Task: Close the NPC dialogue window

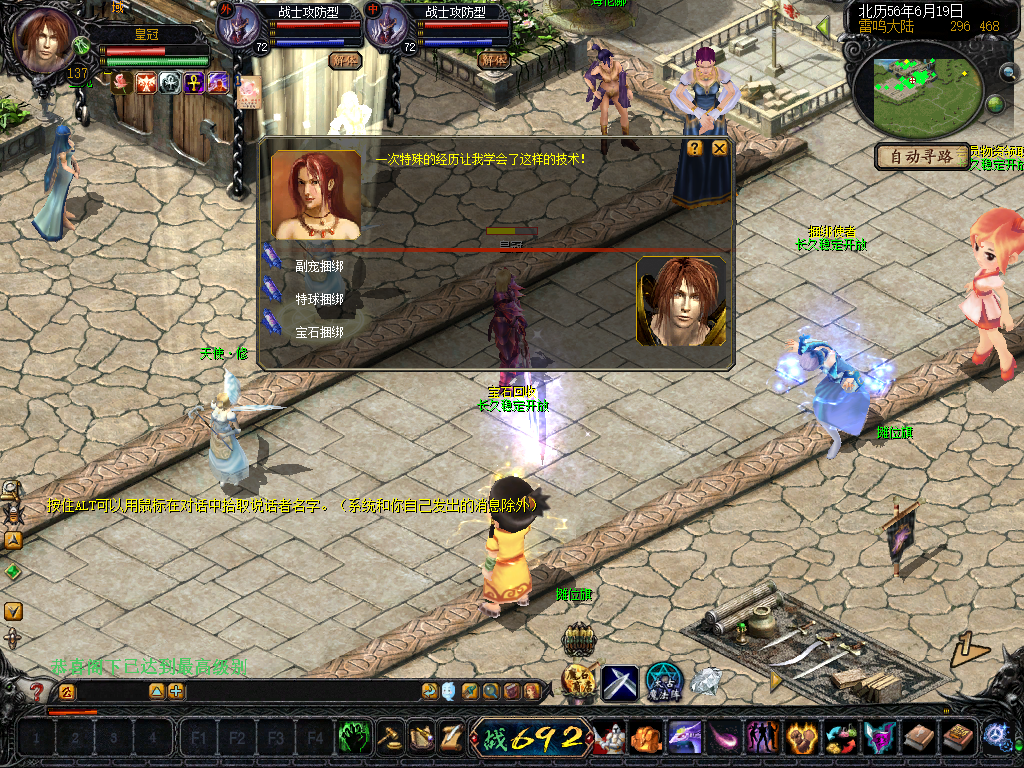Action: 719,149
